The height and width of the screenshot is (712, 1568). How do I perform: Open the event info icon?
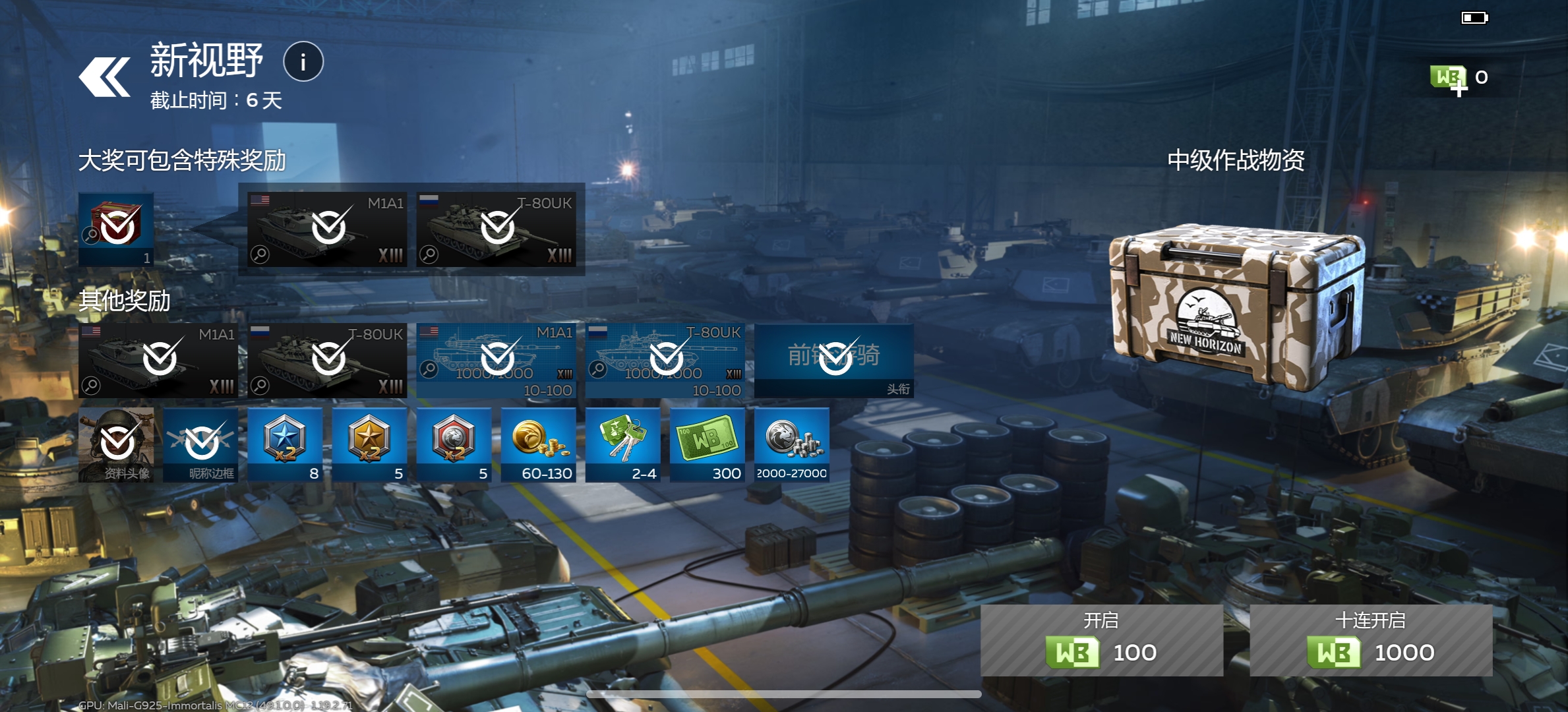303,62
